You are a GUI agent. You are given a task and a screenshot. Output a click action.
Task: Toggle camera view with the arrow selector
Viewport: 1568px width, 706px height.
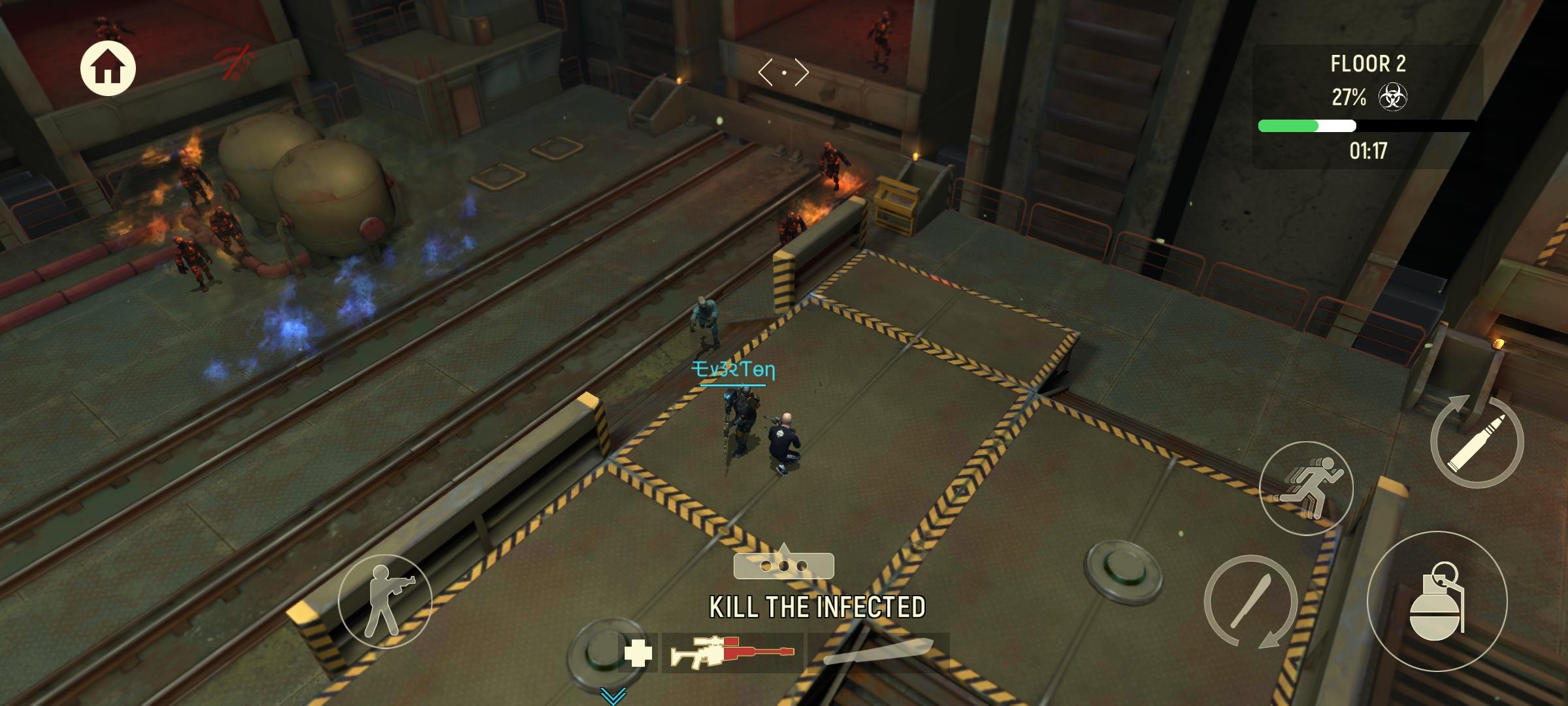(x=784, y=72)
